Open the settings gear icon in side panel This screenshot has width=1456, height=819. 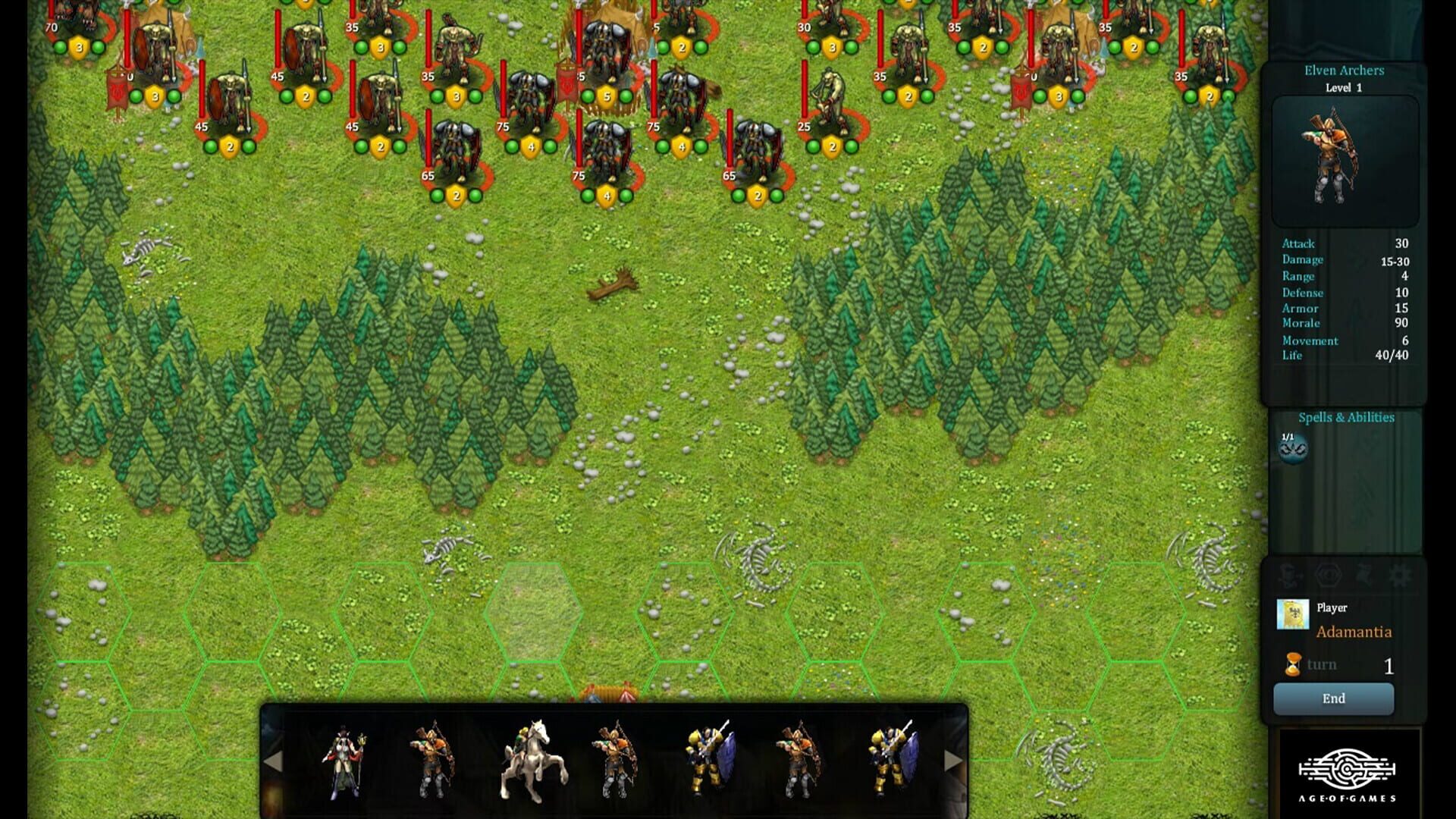click(x=1399, y=575)
